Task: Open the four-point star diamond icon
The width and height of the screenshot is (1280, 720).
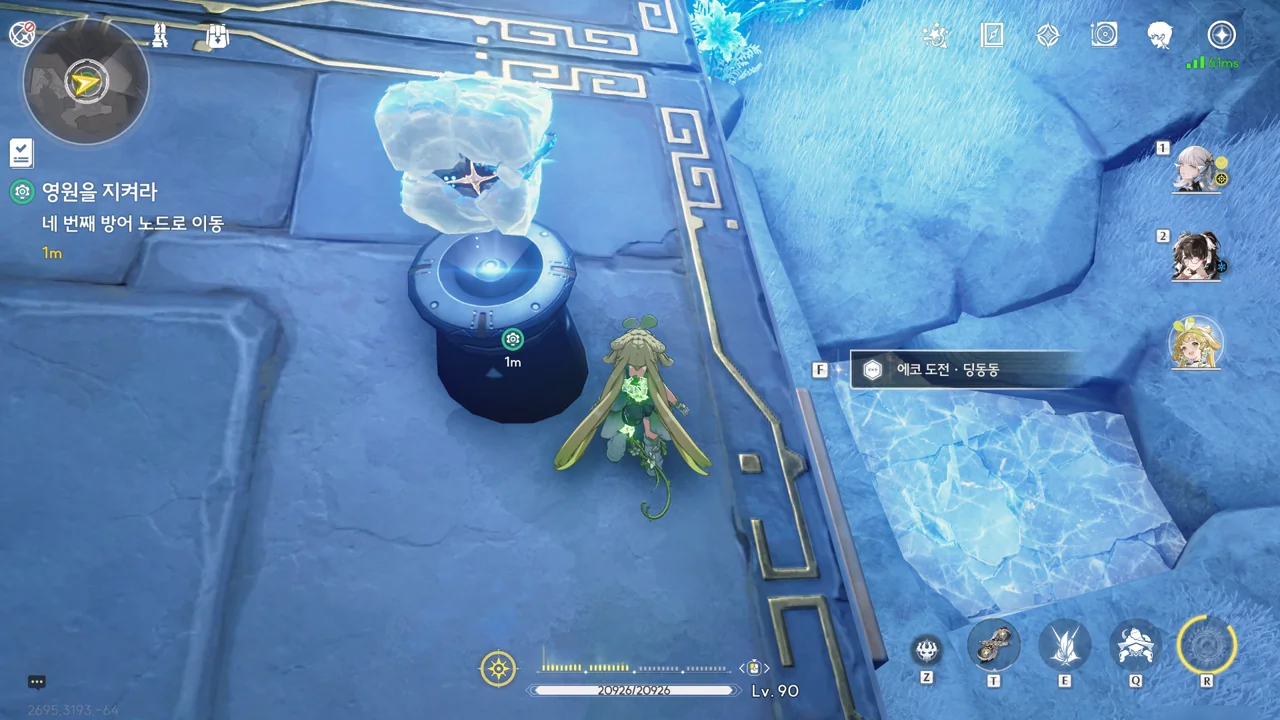Action: pos(1047,36)
